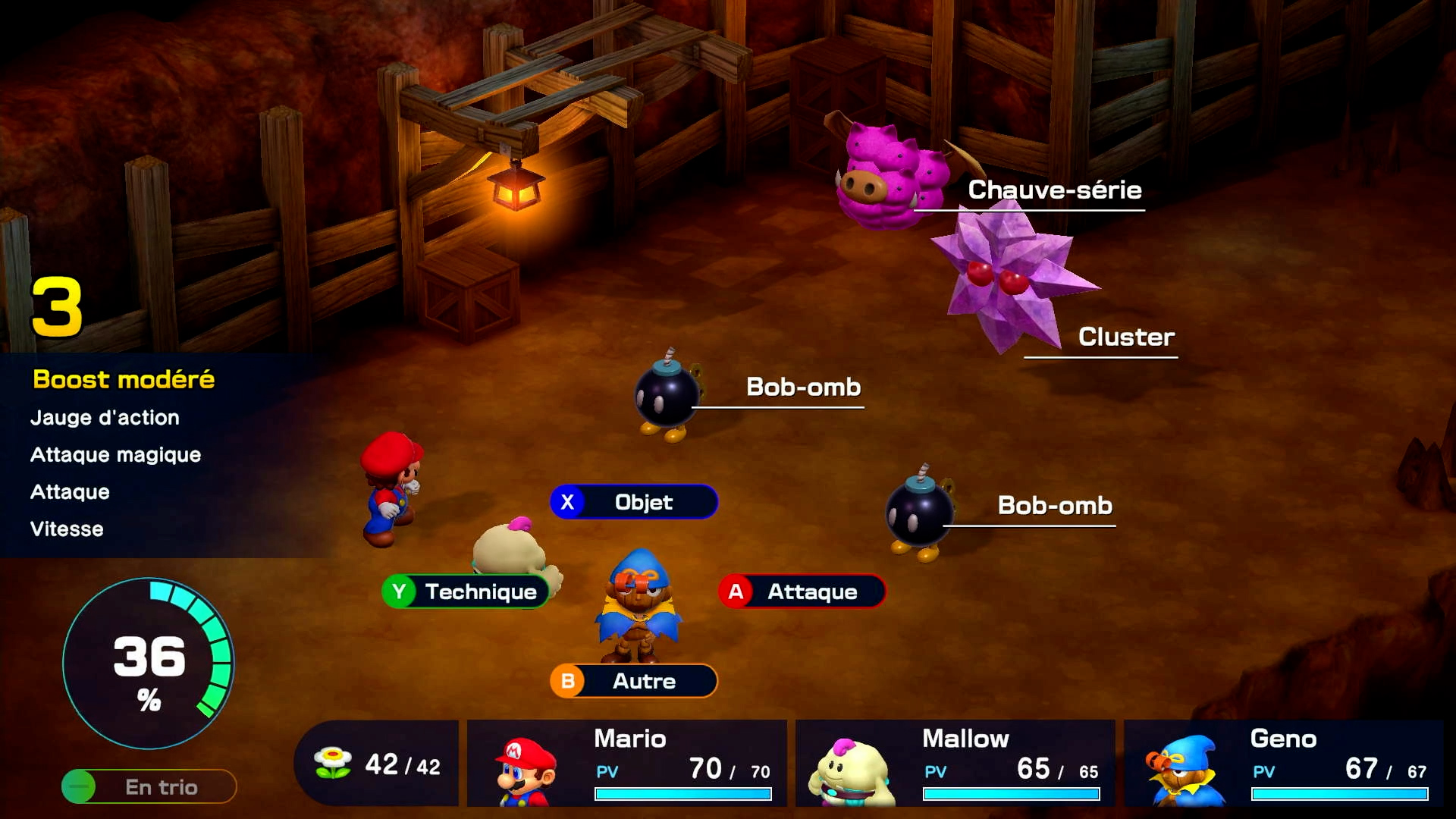
Task: Click Mario's blue PV health bar
Action: [681, 792]
